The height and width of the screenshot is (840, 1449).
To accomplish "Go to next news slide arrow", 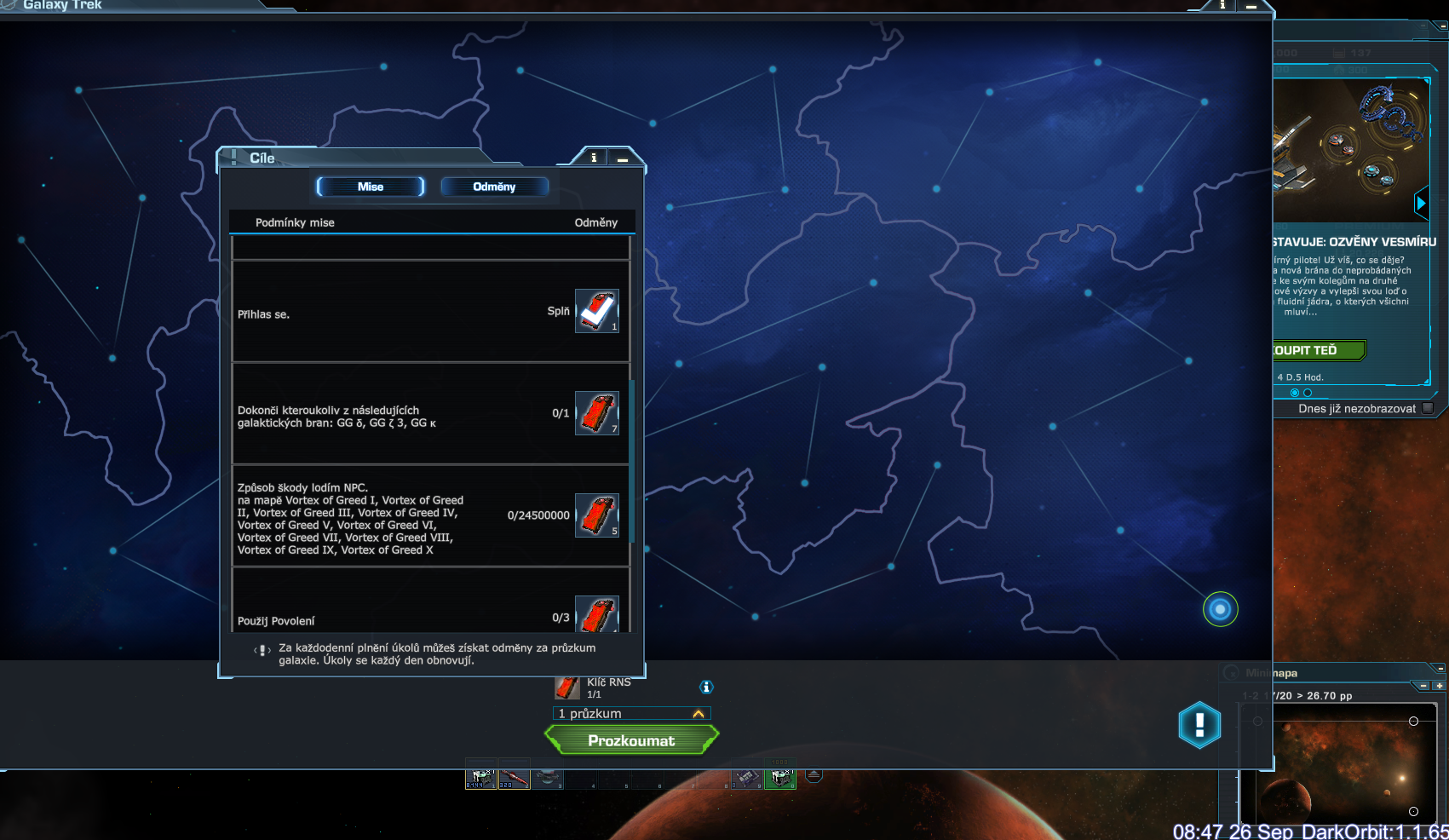I will pos(1420,203).
